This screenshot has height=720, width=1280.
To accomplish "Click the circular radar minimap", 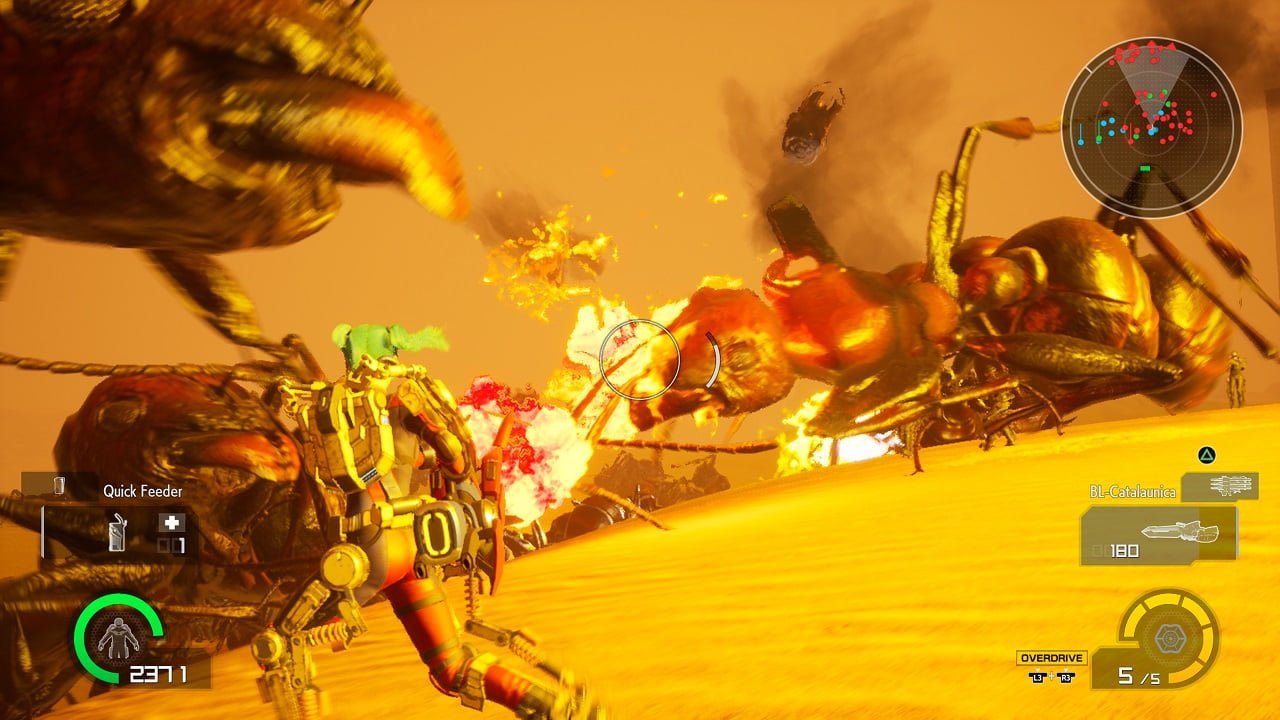I will (x=1151, y=127).
